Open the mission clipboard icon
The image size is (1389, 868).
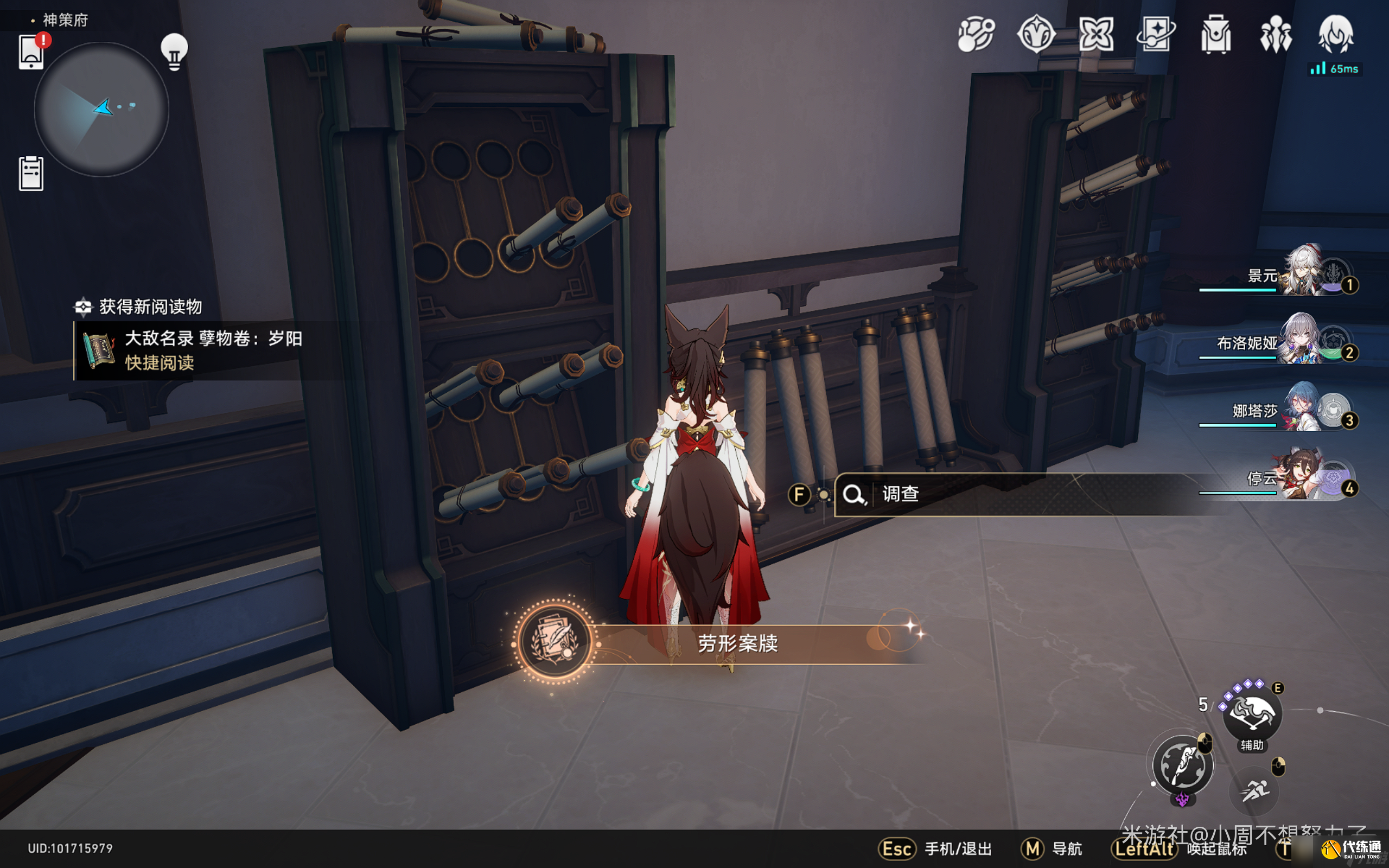click(x=31, y=174)
